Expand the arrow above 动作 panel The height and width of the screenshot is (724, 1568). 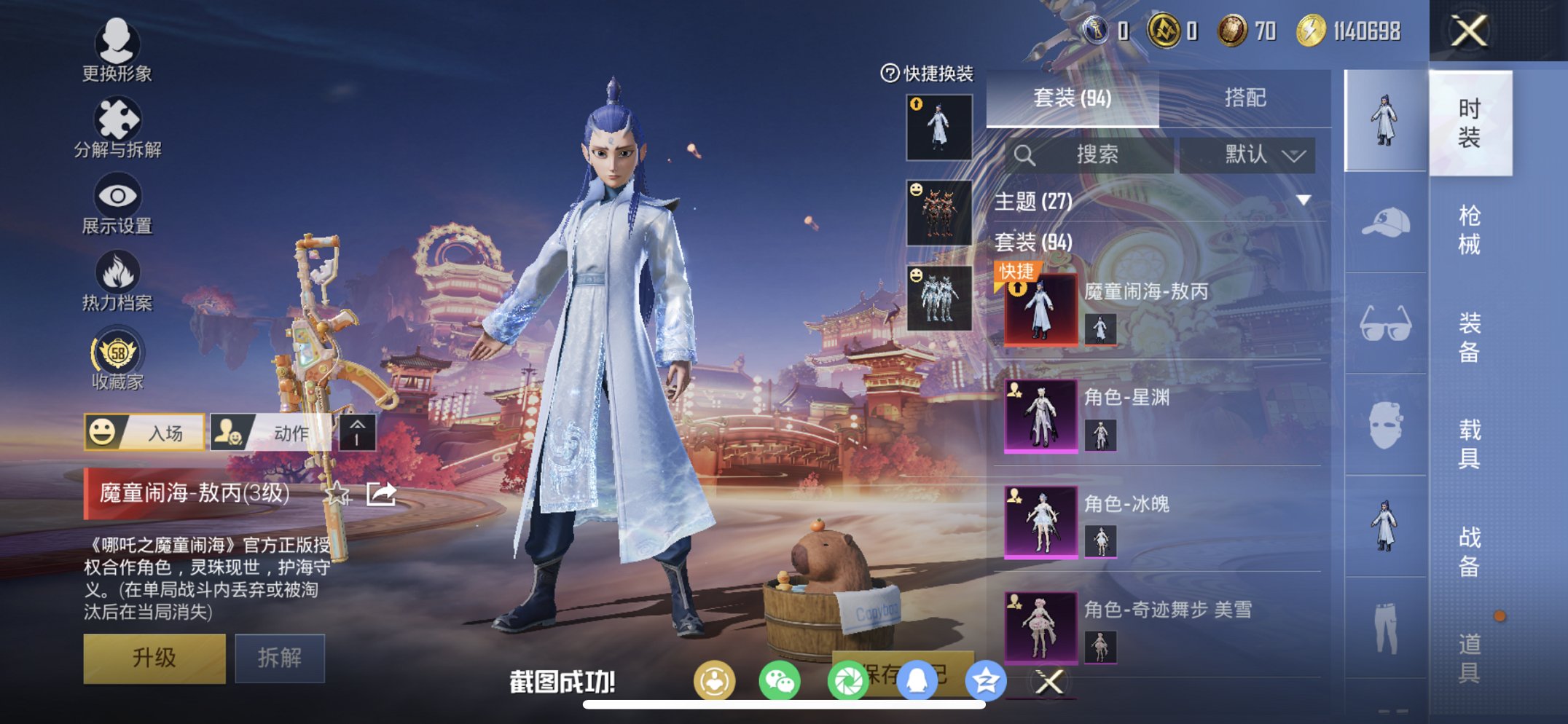point(356,432)
